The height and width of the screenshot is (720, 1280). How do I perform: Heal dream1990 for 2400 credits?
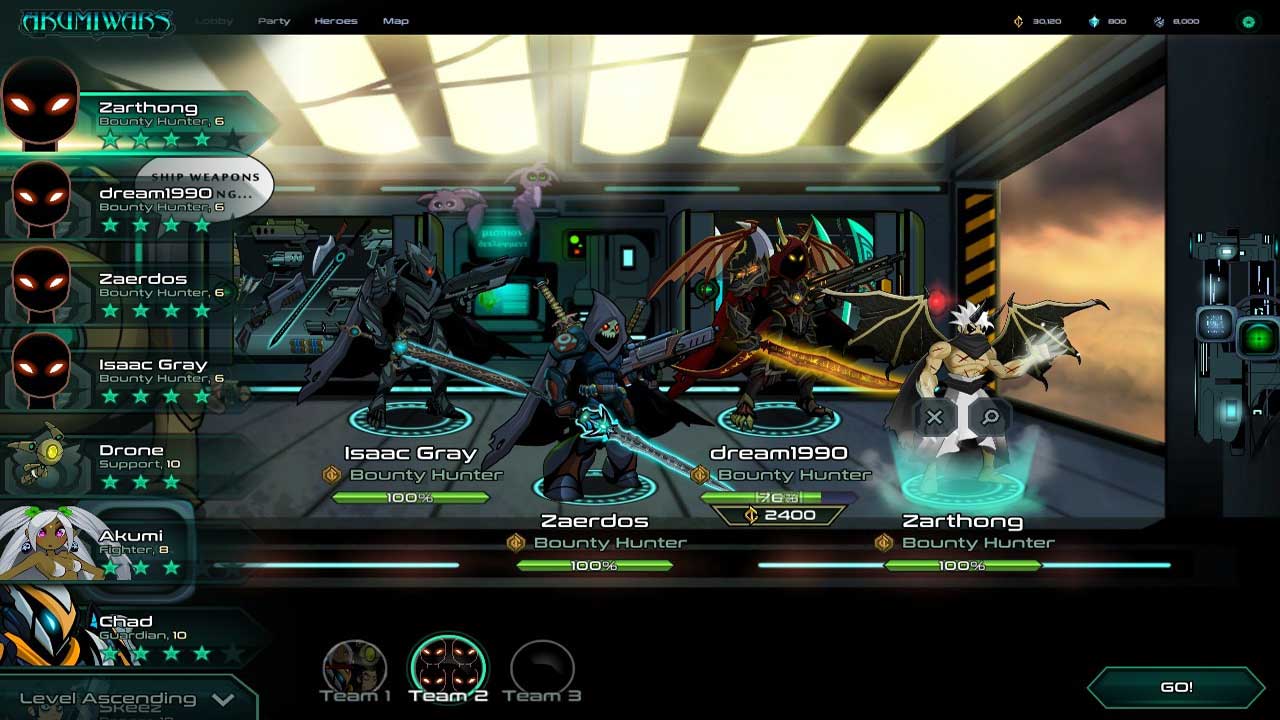click(x=778, y=515)
